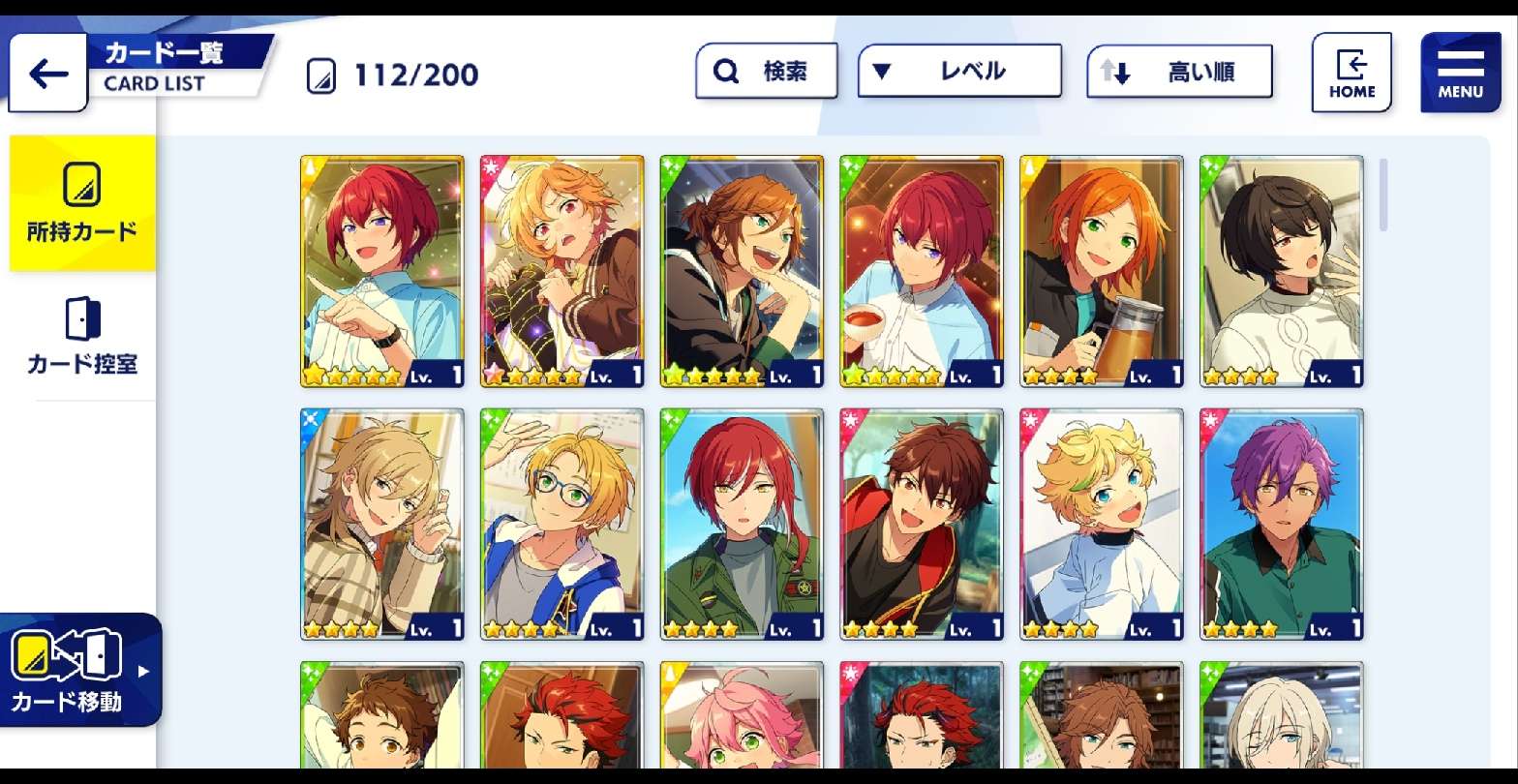Return to HOME screen
Screen dimensions: 1518x784
coord(1351,73)
